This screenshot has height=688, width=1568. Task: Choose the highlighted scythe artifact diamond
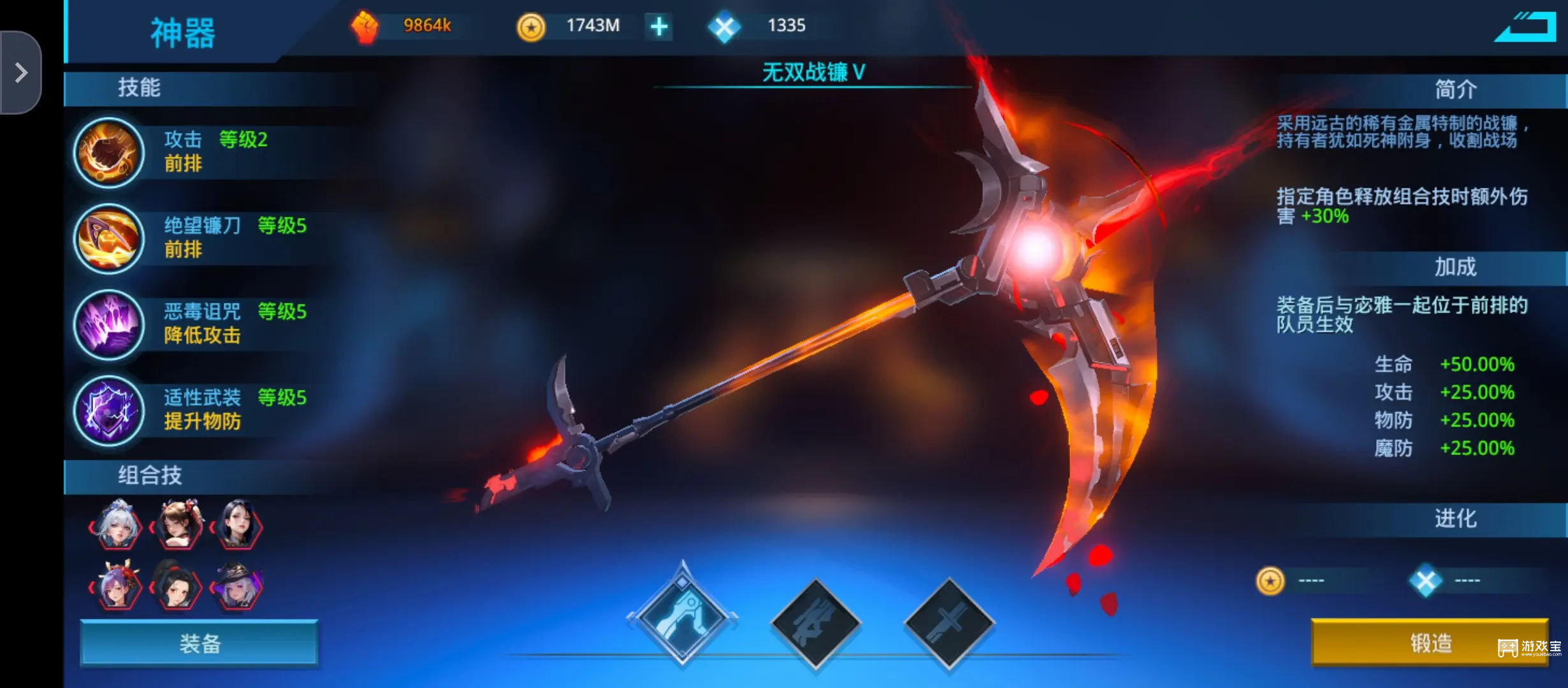tap(683, 617)
